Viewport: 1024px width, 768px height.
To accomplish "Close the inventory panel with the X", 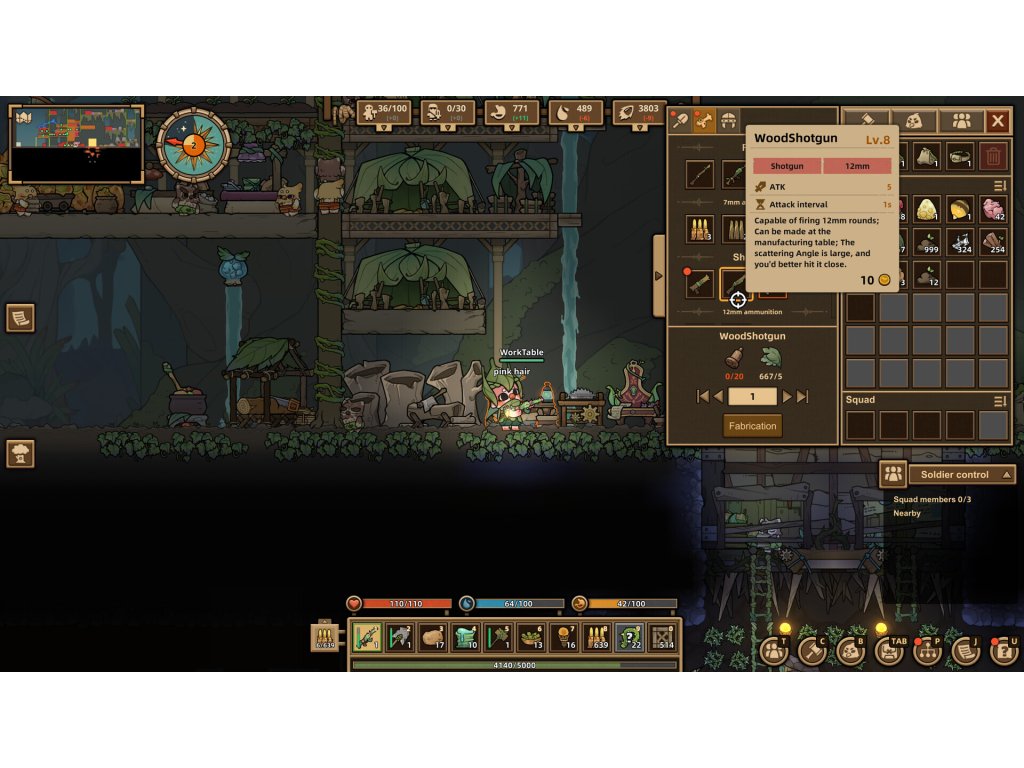I will 997,121.
